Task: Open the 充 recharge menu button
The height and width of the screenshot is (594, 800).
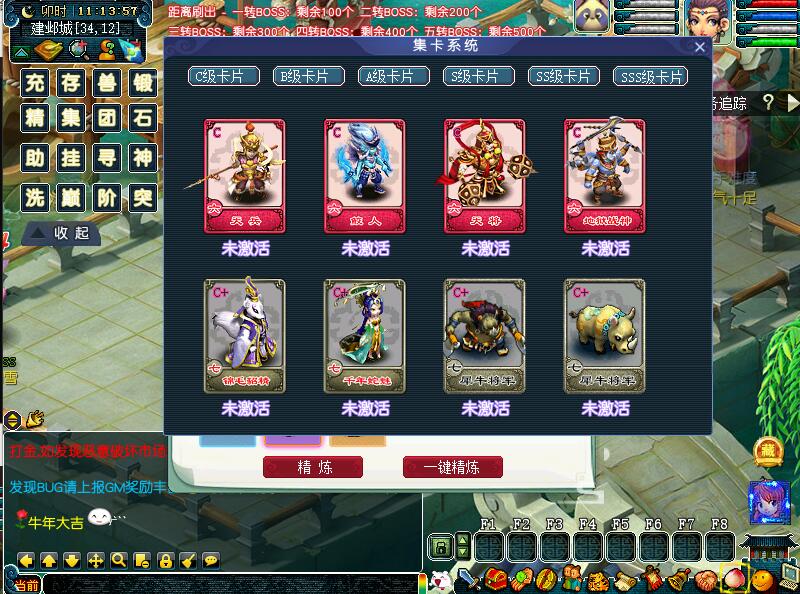Action: coord(36,84)
